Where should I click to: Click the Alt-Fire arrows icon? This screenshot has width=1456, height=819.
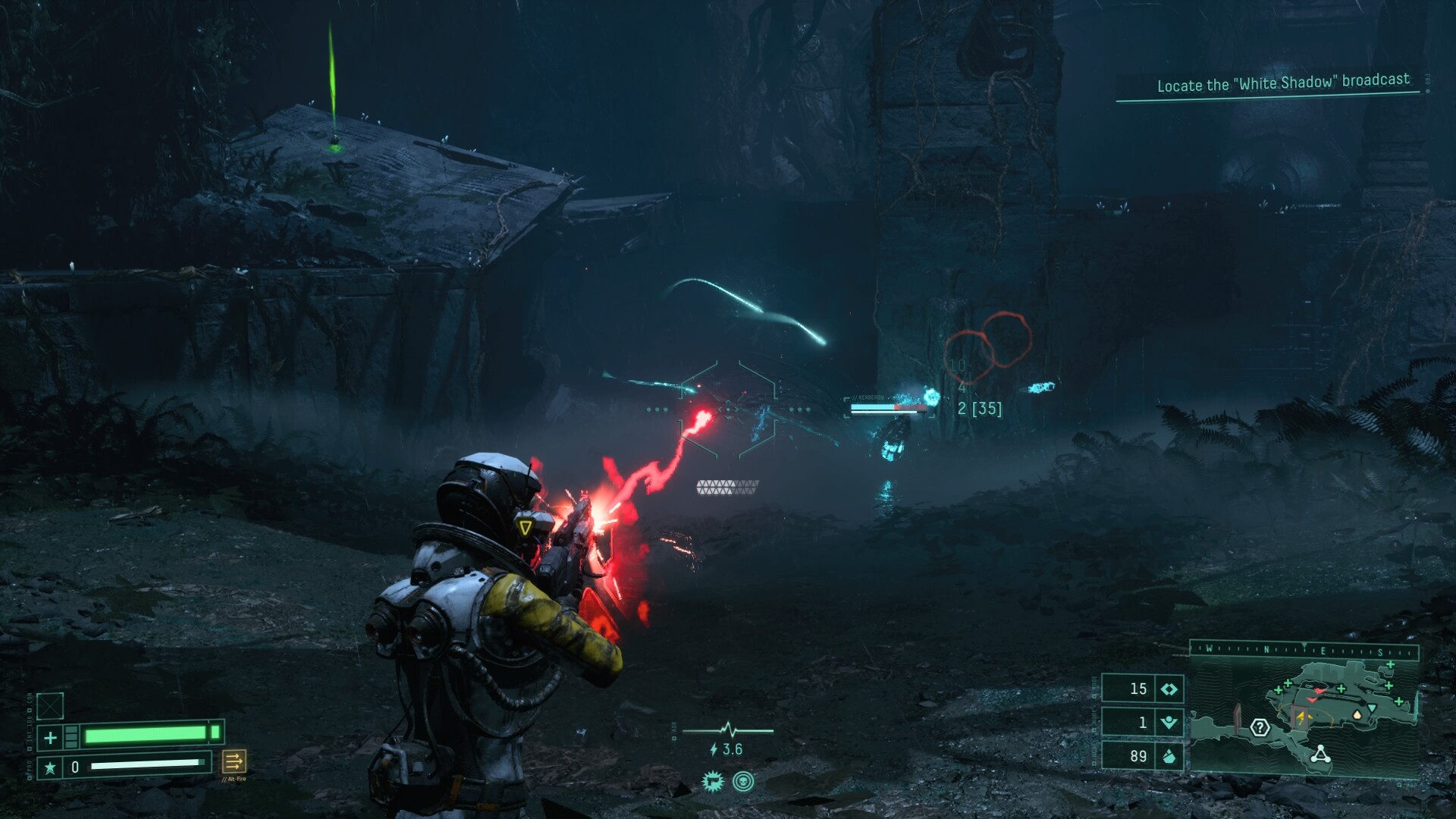[234, 761]
